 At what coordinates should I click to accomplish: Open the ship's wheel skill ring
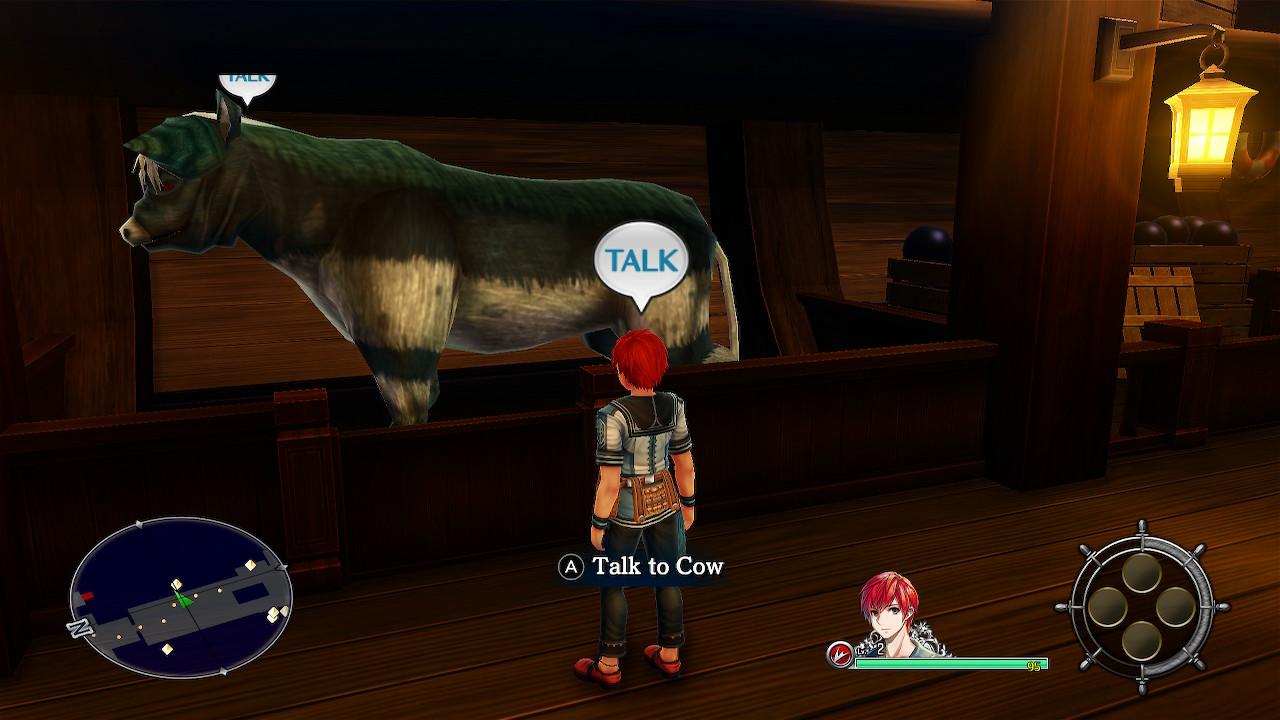[1141, 607]
